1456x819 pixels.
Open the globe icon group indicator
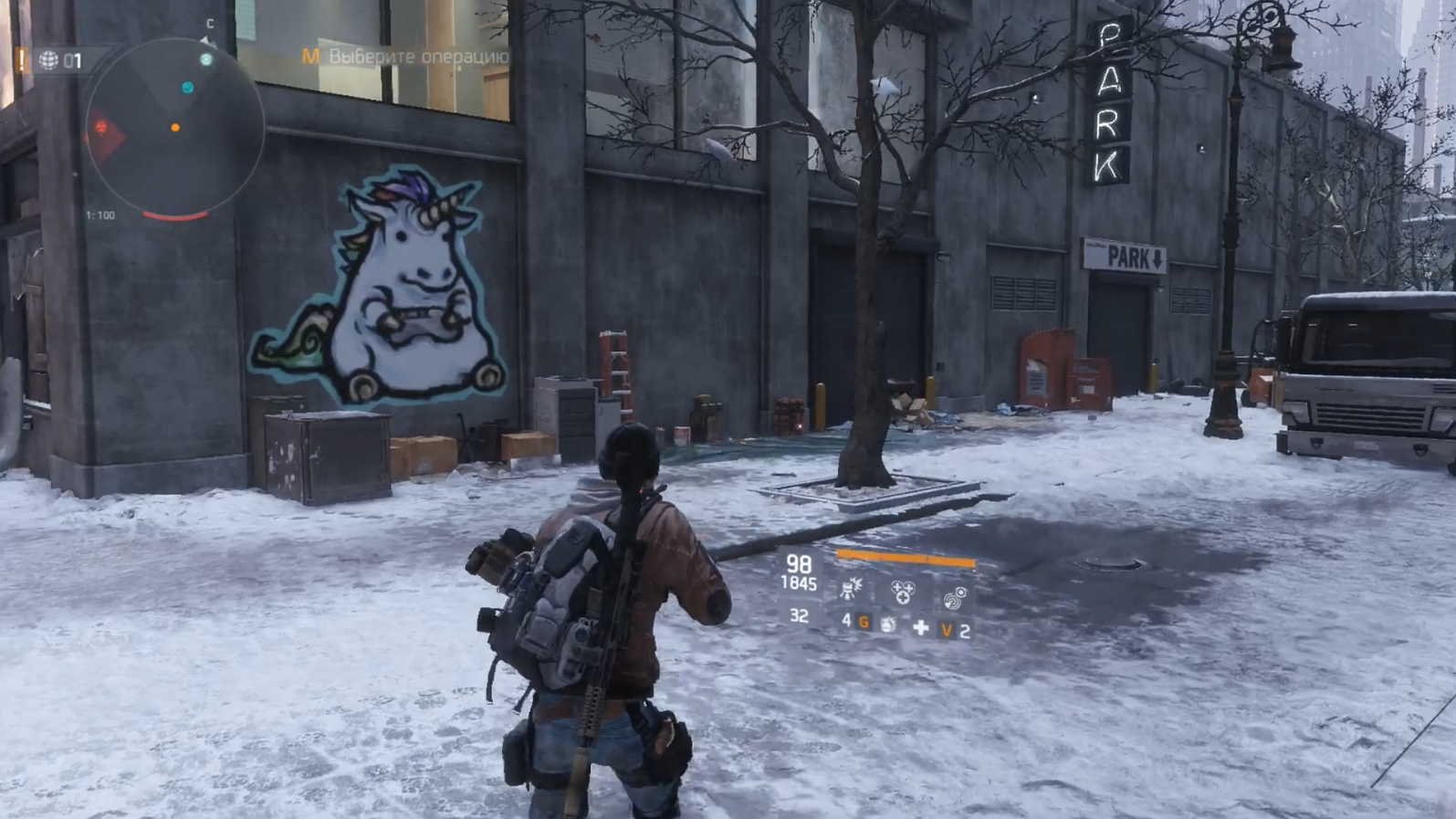49,61
